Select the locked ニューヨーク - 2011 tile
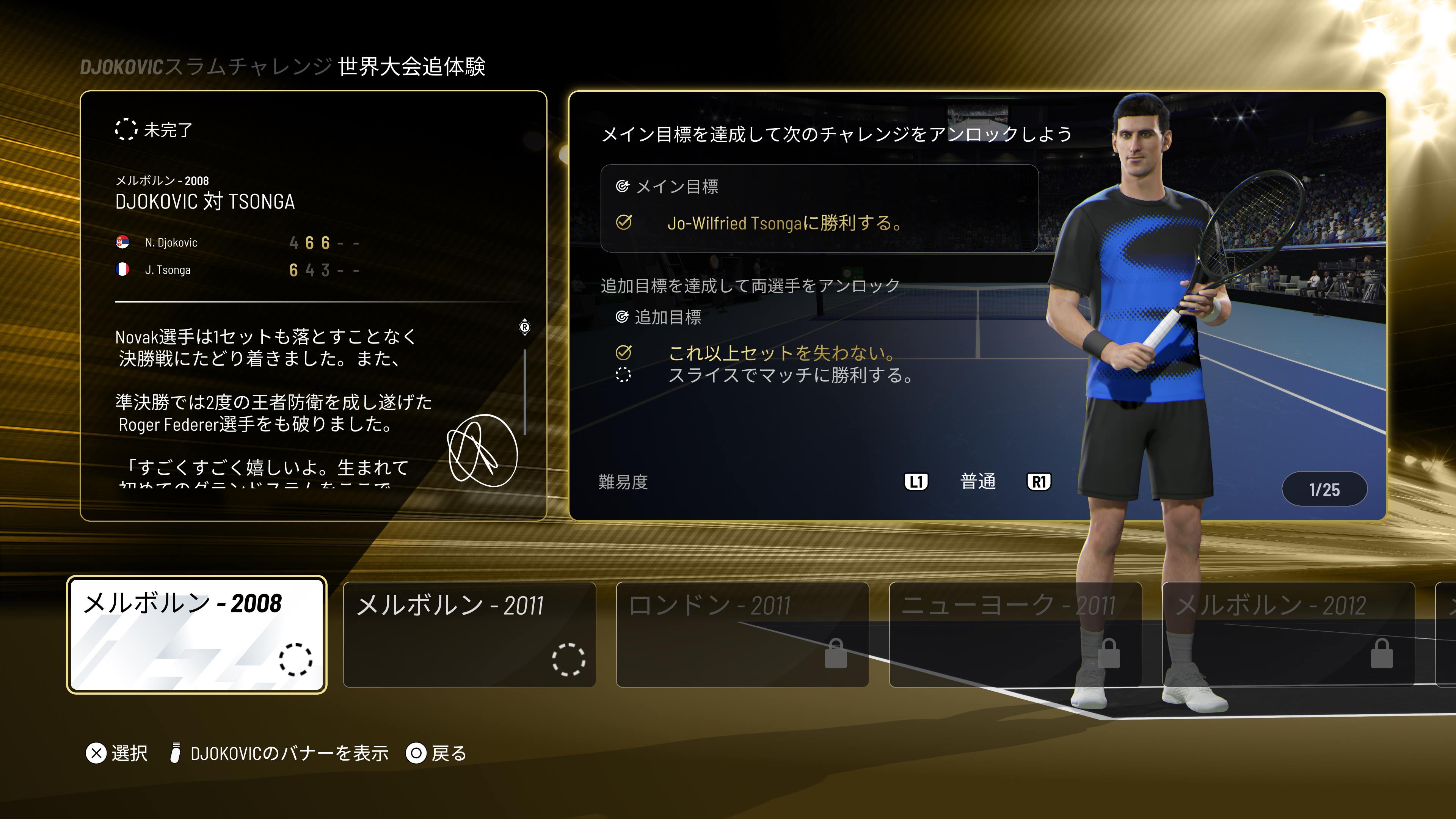The image size is (1456, 819). click(x=1015, y=634)
